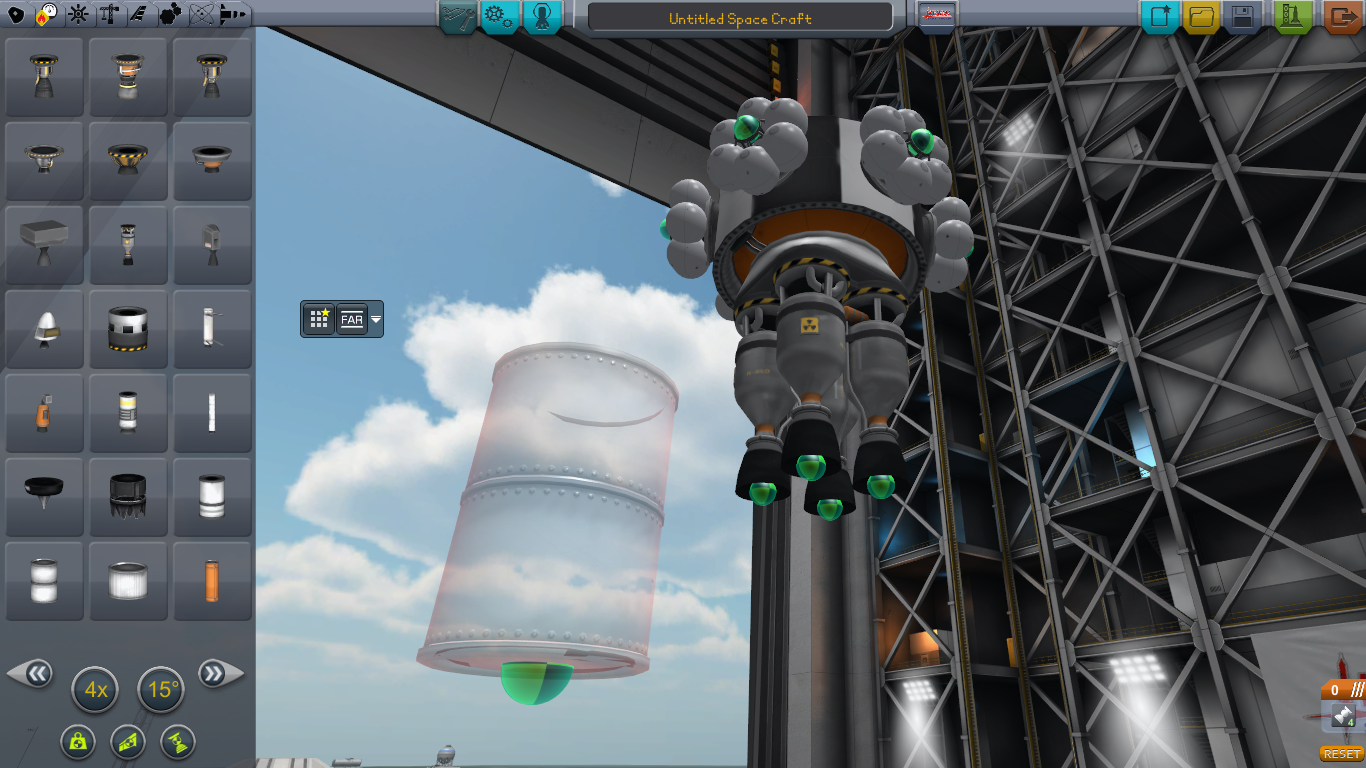Save the craft with the floppy disk
This screenshot has height=768, width=1366.
[1242, 16]
